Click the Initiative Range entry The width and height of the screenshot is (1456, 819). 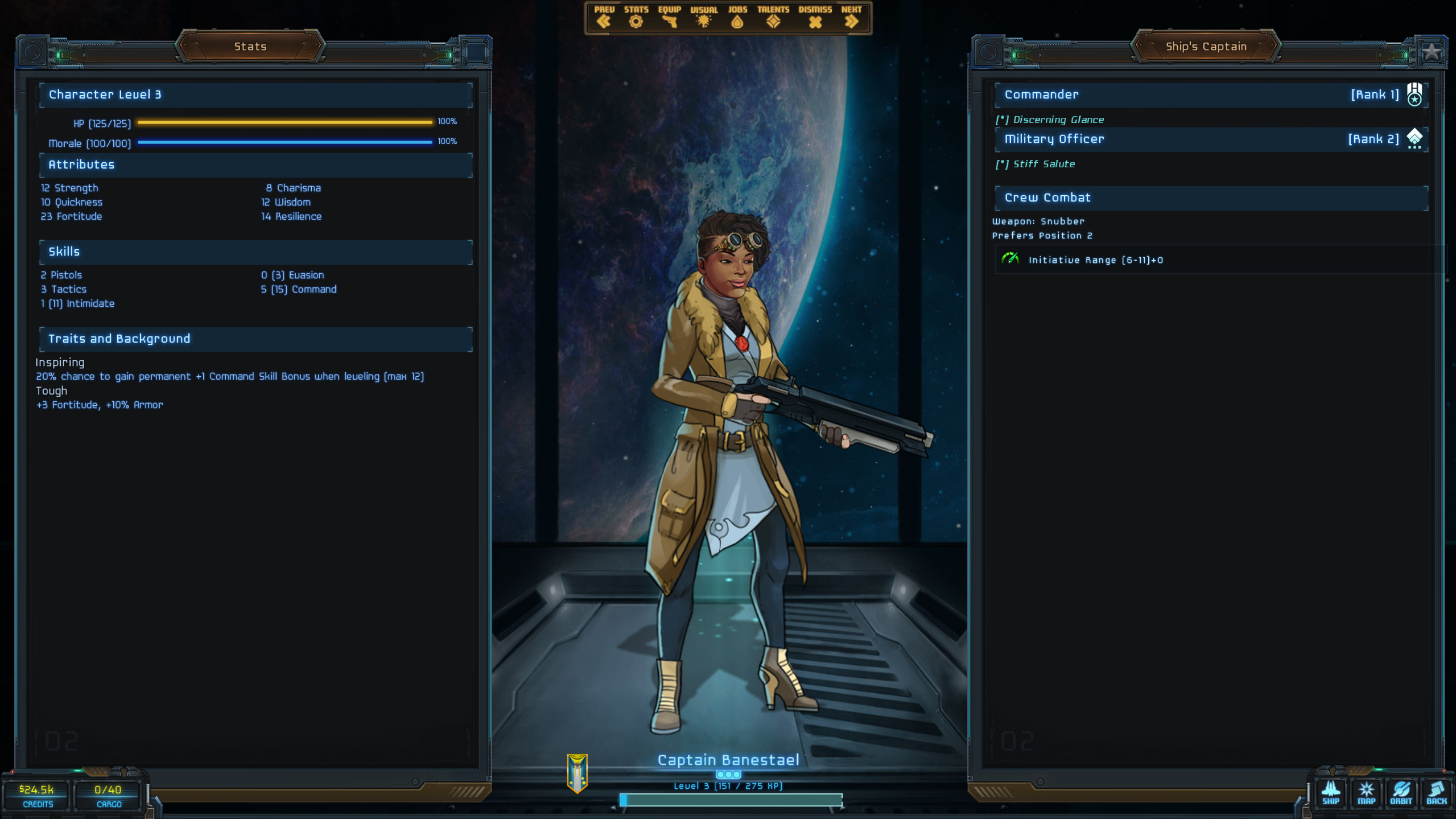(1095, 260)
